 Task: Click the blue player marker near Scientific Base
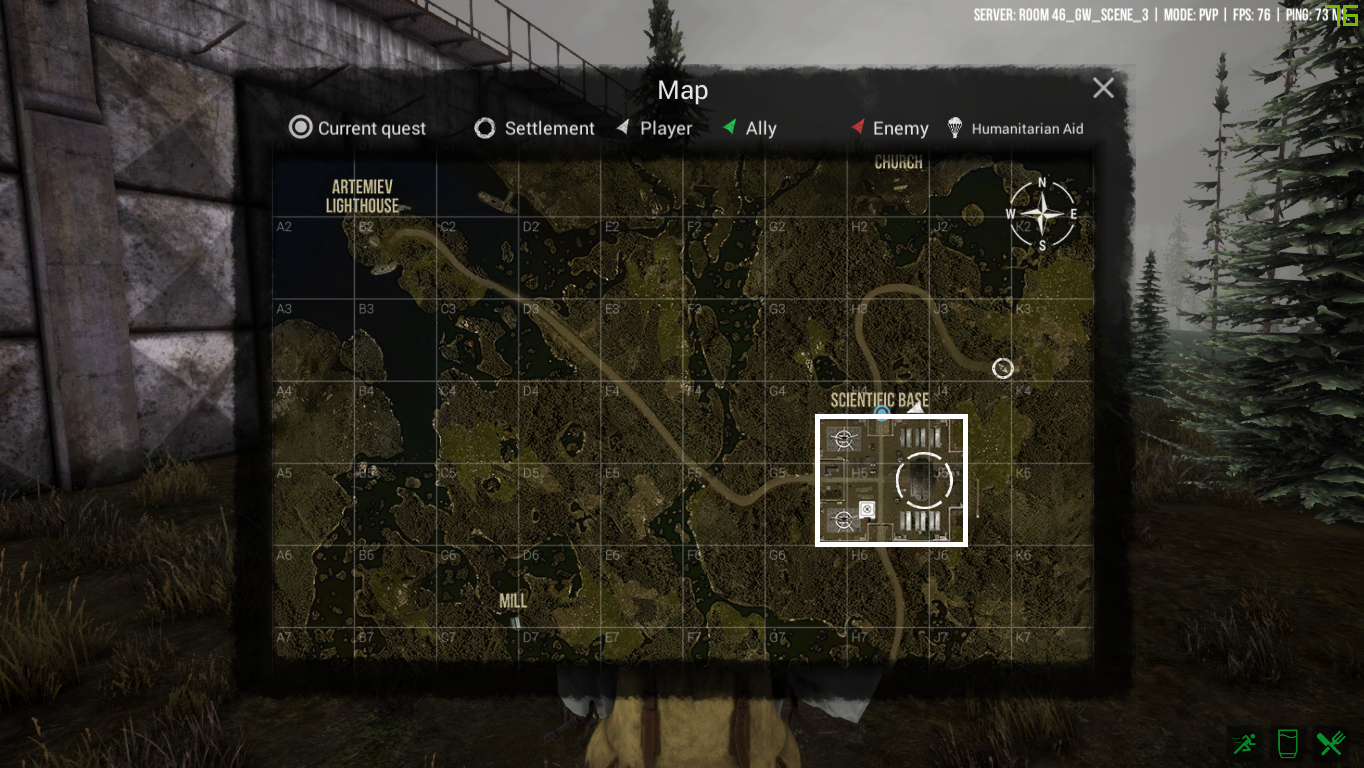[882, 413]
